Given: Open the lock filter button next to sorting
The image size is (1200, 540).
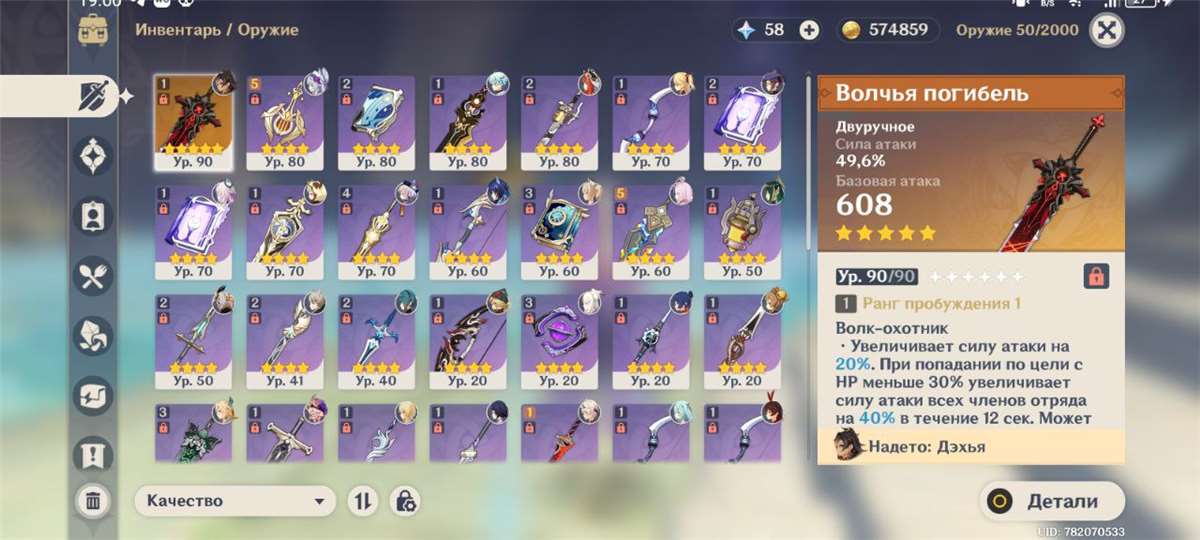Looking at the screenshot, I should (x=406, y=501).
